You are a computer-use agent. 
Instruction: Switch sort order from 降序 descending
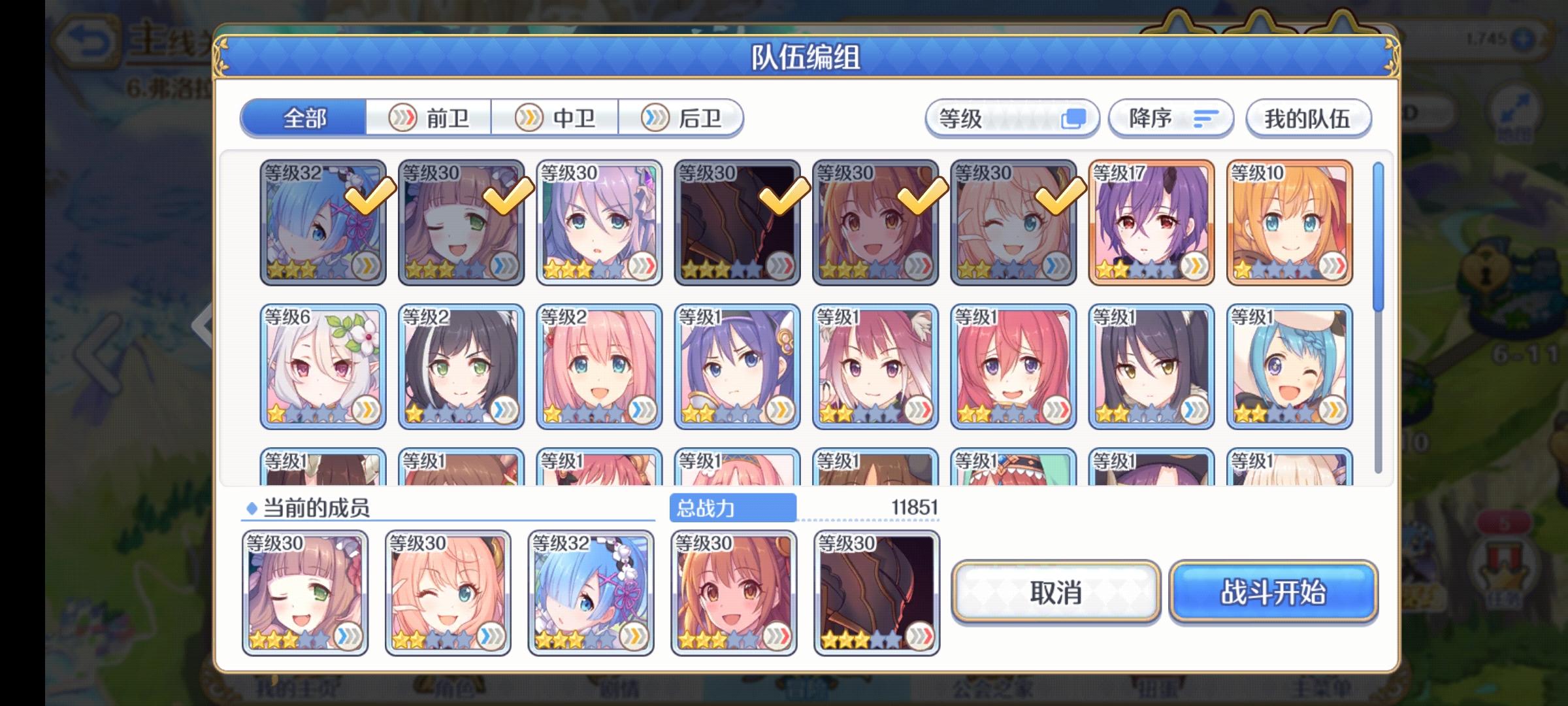(1170, 118)
